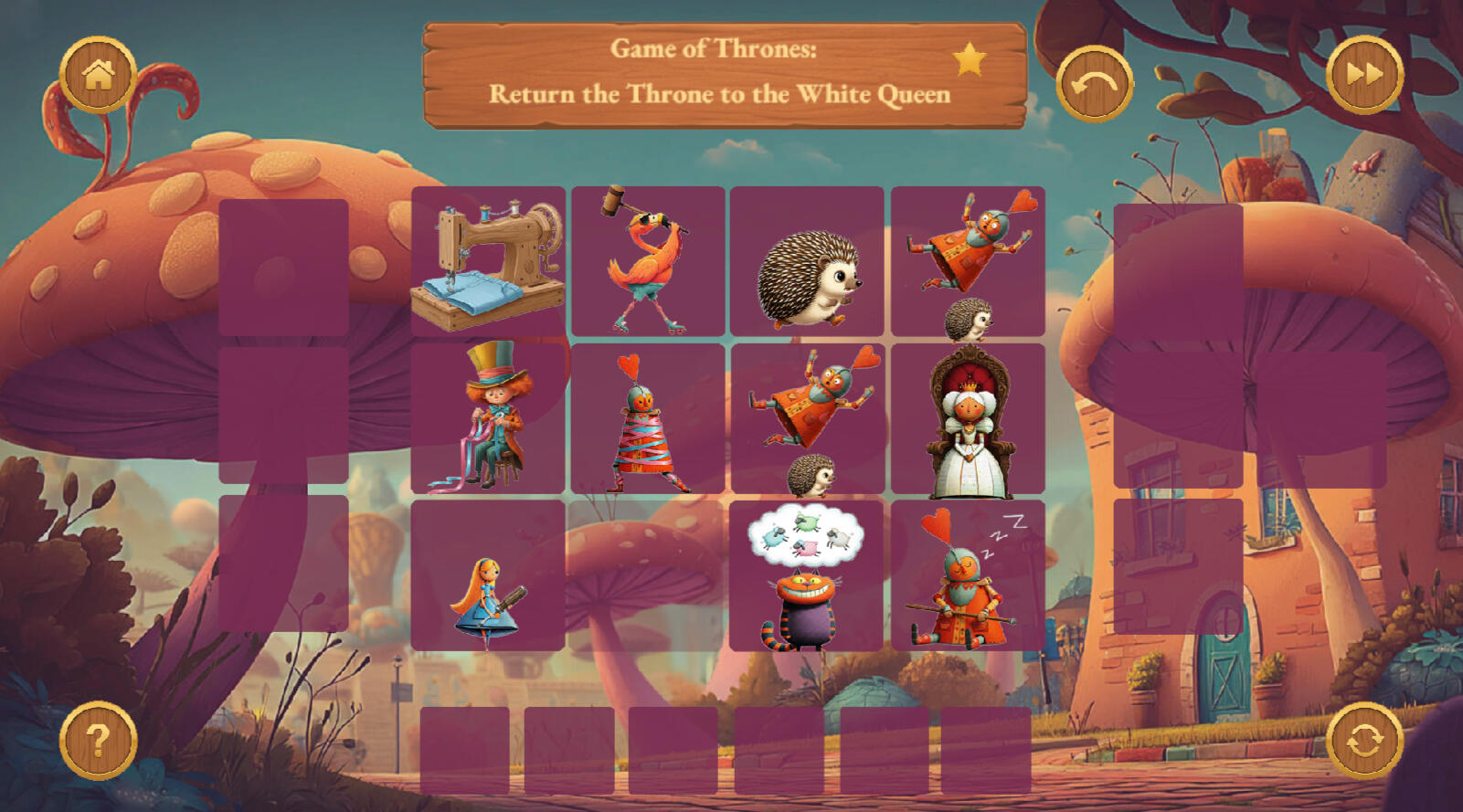
Task: Choose the Cheshire Cat dreaming of sheep
Action: coord(806,576)
